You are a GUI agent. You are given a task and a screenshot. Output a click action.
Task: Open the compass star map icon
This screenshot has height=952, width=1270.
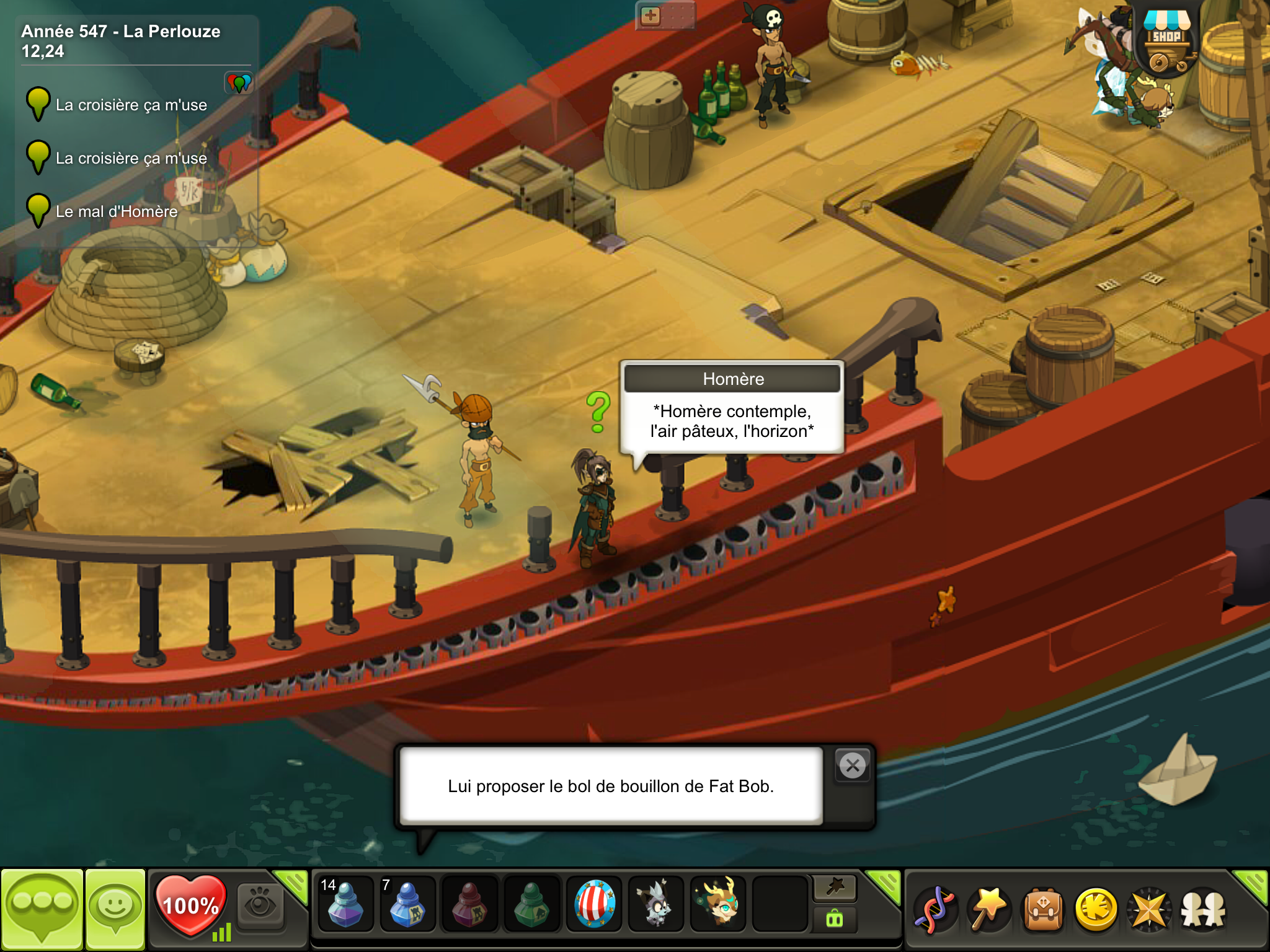click(x=1149, y=910)
